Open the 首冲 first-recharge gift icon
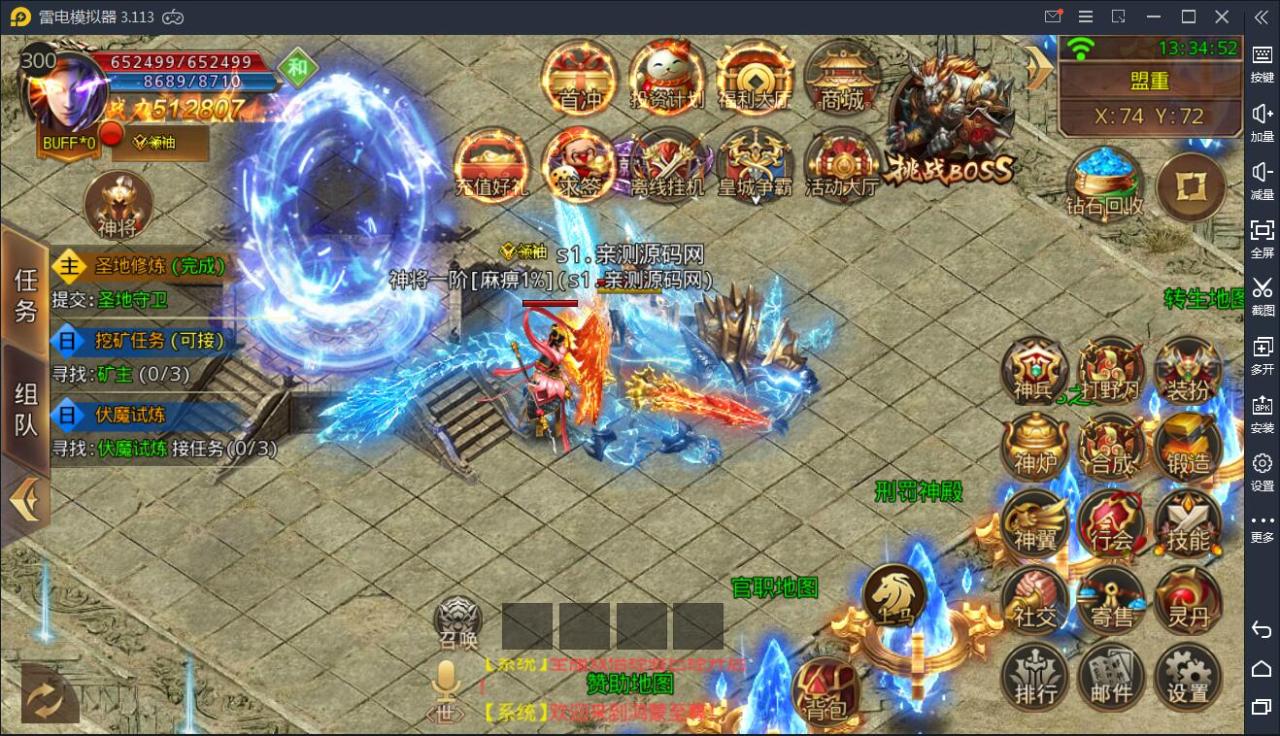Screen dimensions: 1280x736 [579, 78]
